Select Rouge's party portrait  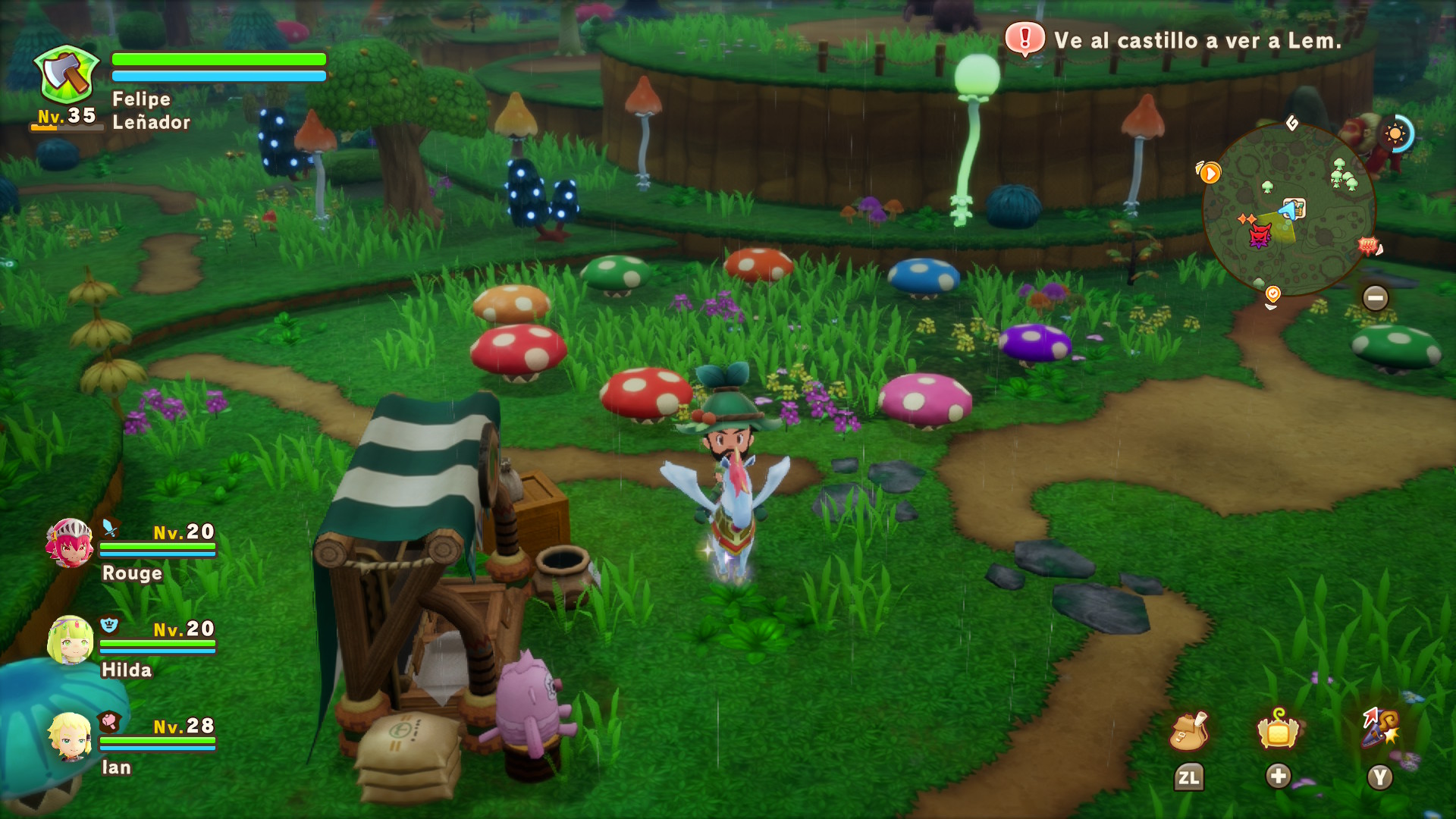coord(70,543)
